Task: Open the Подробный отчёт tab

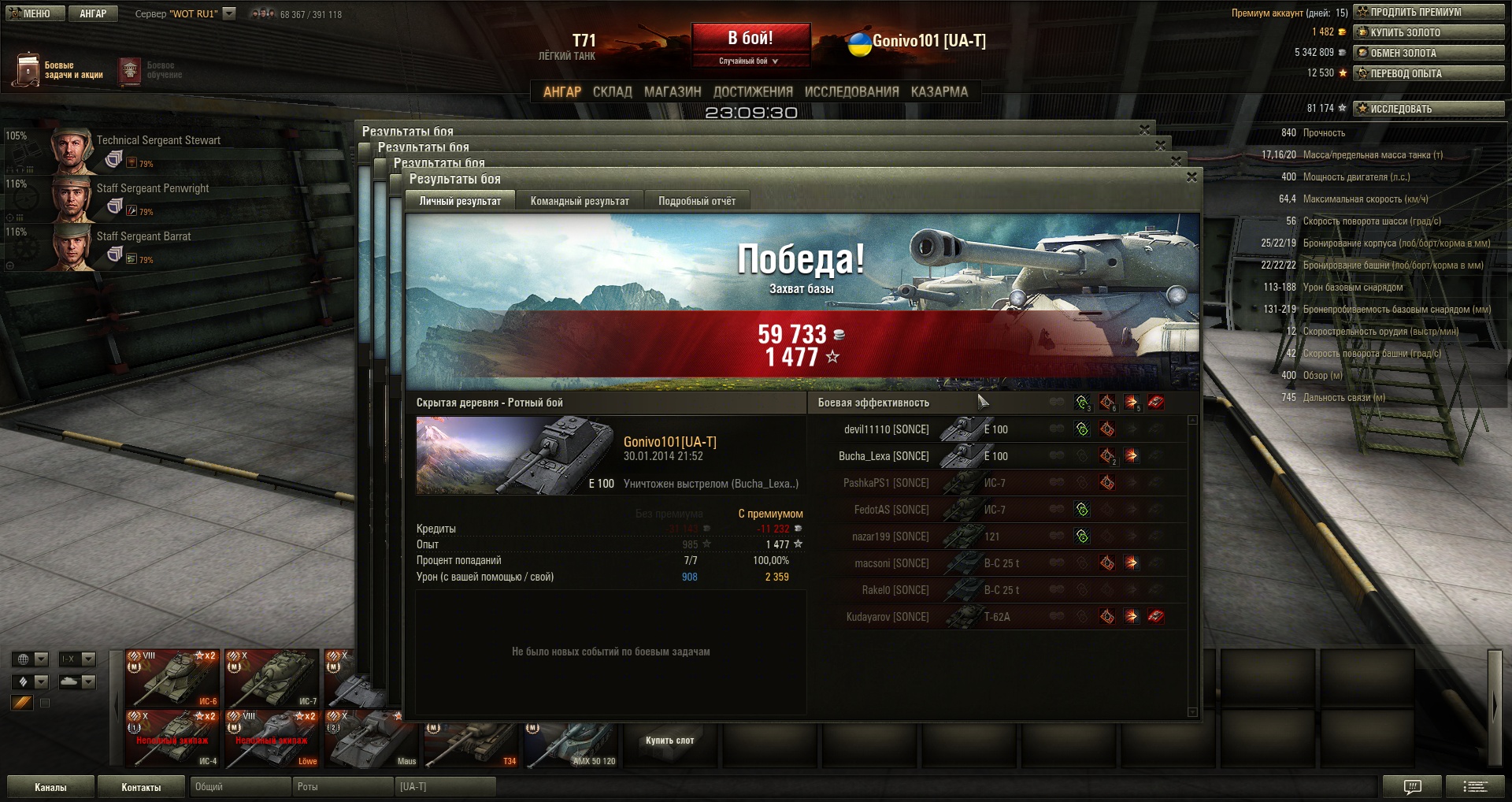Action: 697,201
